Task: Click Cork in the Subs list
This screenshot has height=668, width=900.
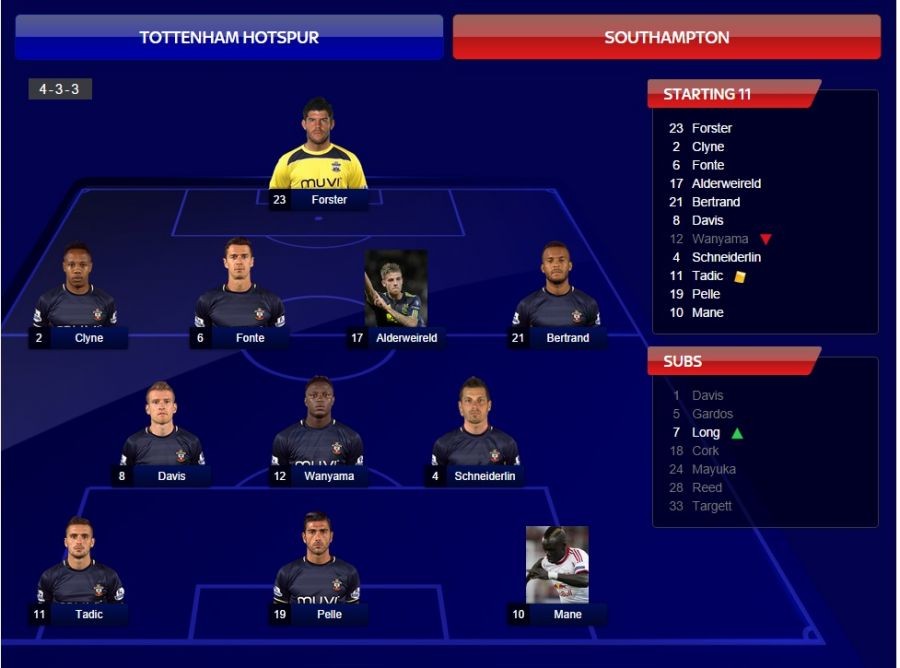Action: tap(705, 451)
